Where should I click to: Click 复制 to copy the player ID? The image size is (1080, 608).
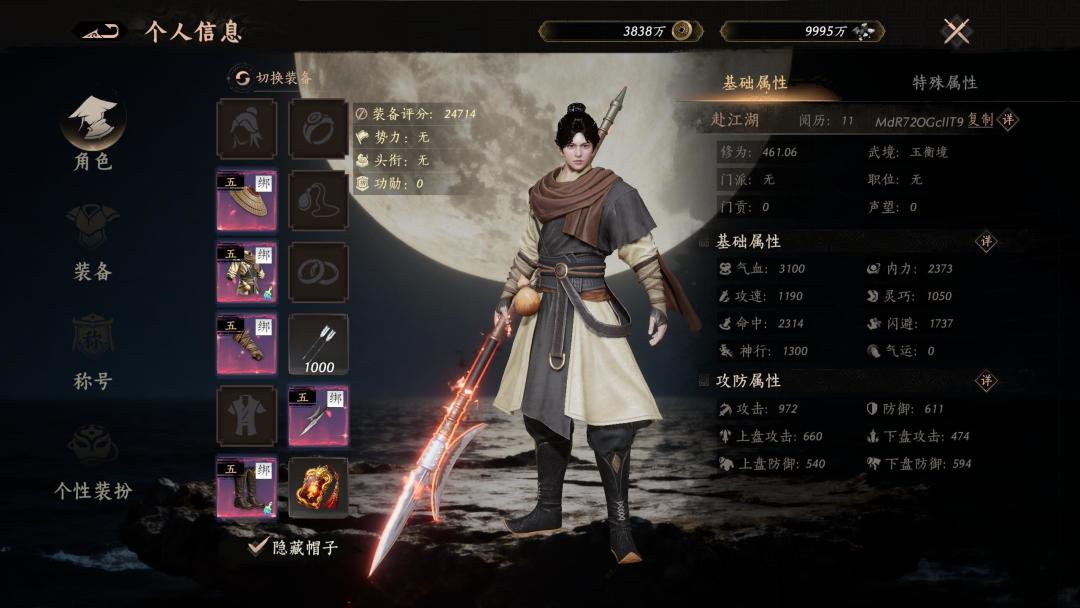click(980, 121)
